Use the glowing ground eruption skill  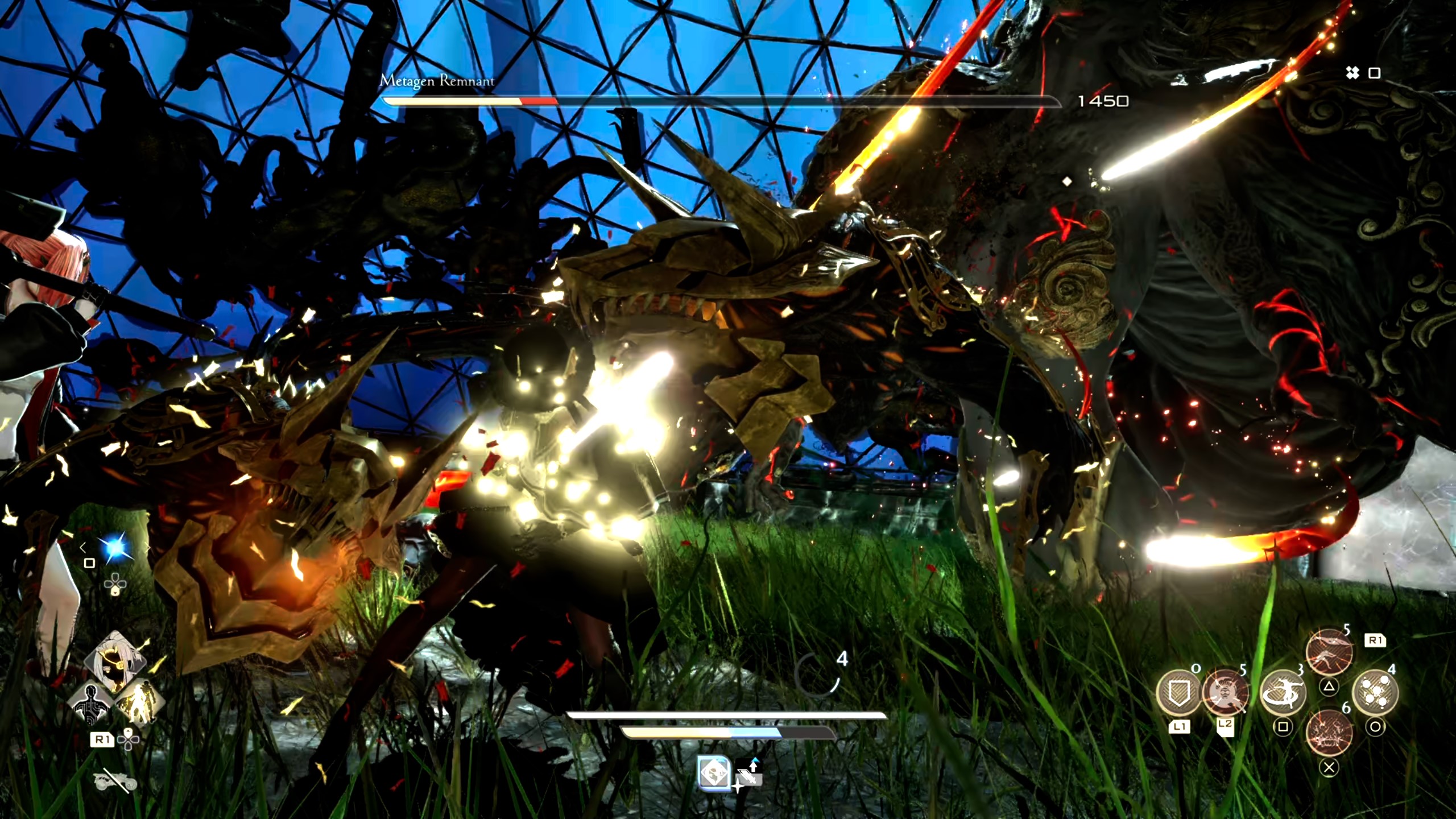[x=1329, y=733]
